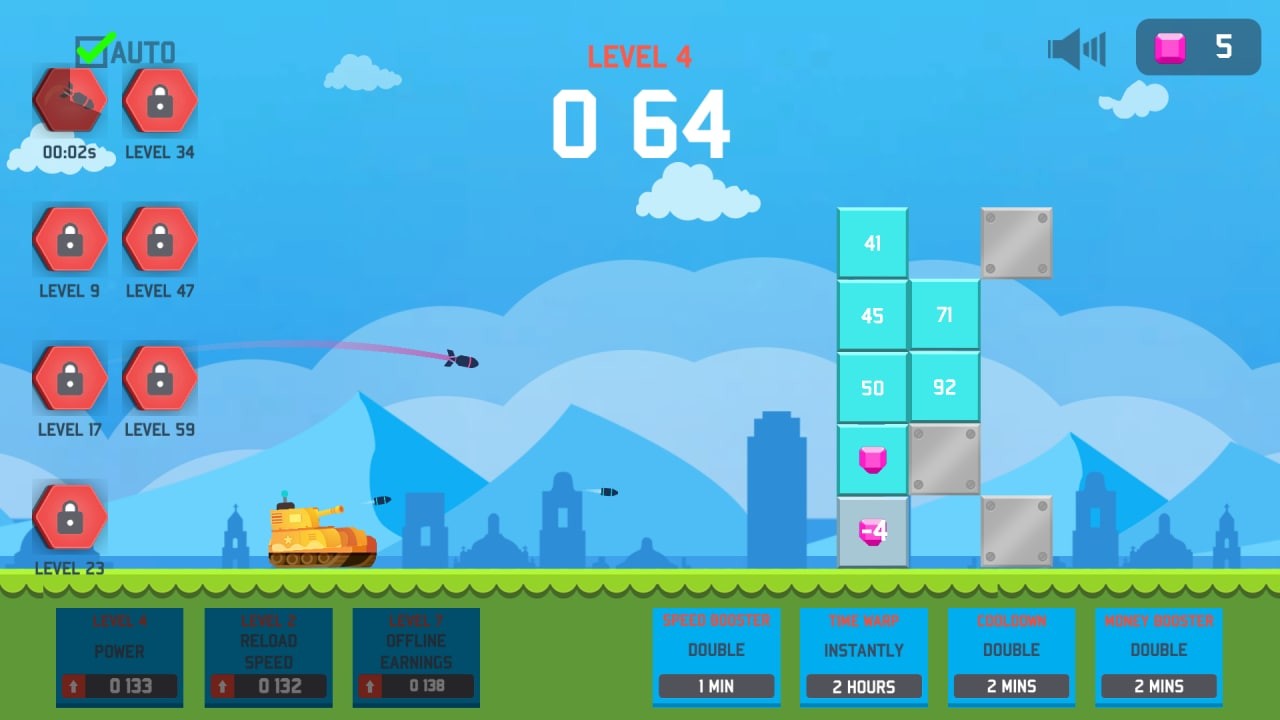Upgrade Power for 133 coins

pyautogui.click(x=119, y=657)
